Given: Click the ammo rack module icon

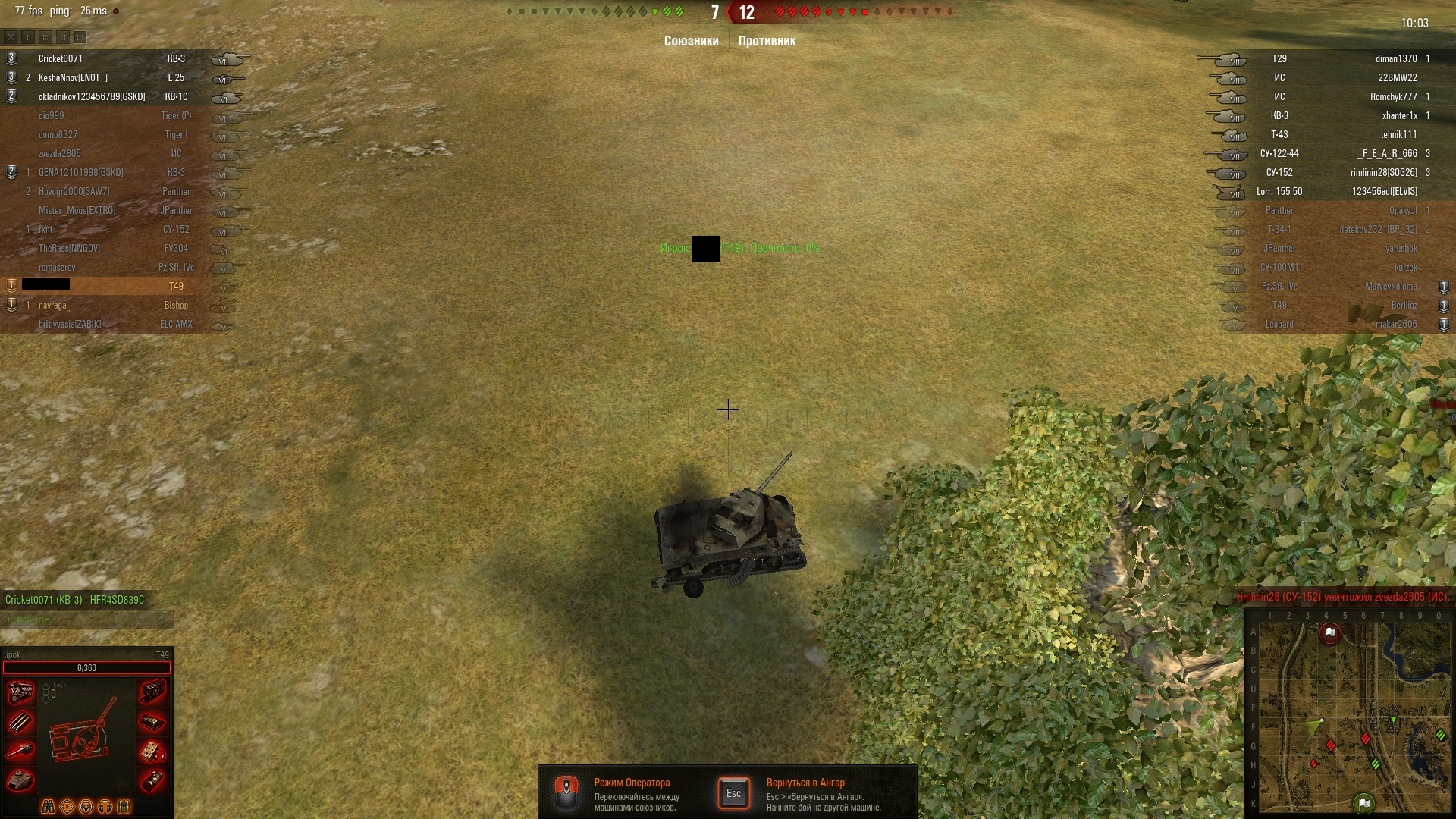Looking at the screenshot, I should [20, 721].
